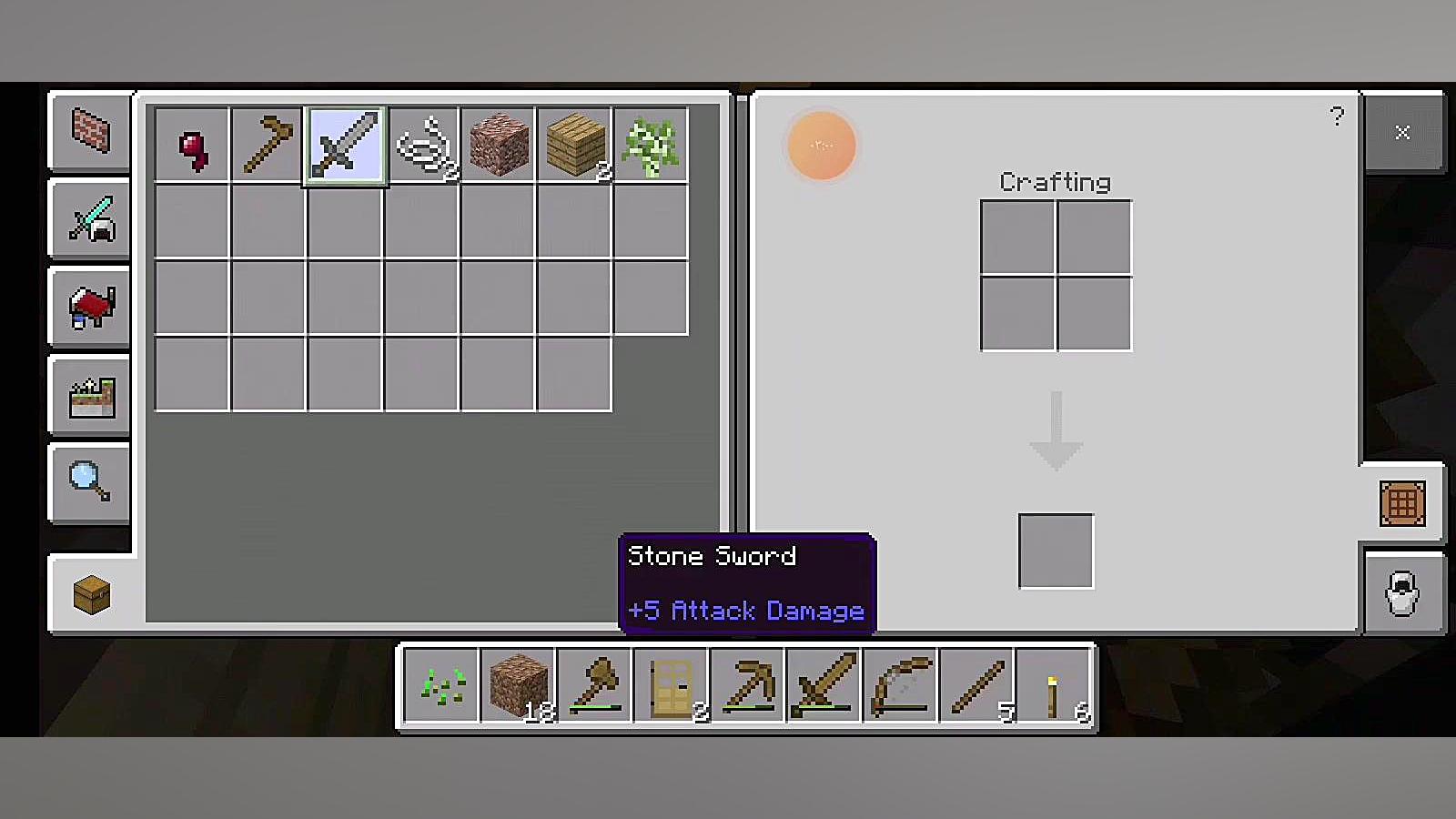Open the Equipment tab with diamond sword

click(x=91, y=220)
